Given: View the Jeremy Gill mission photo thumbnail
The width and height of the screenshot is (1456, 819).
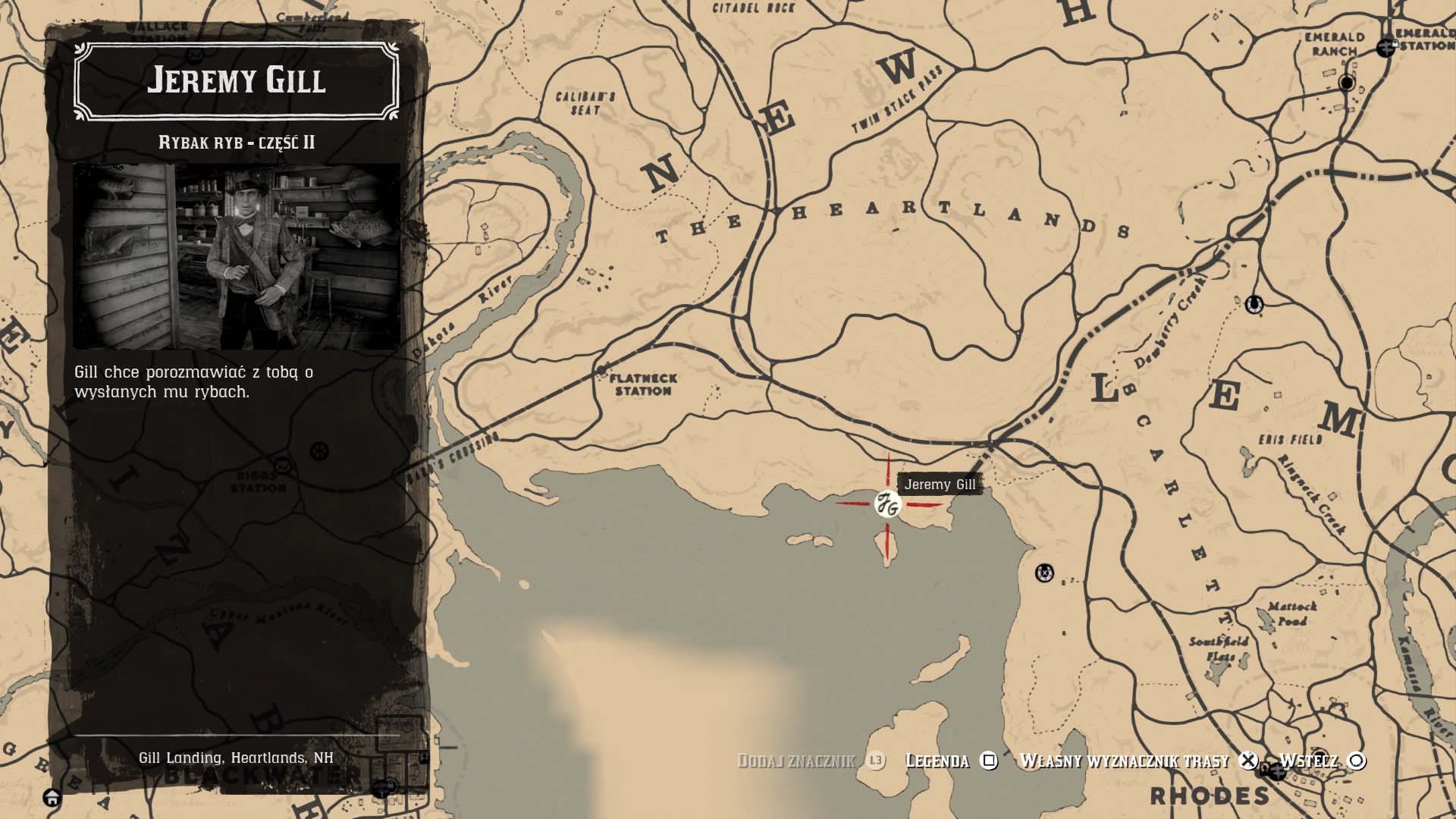Looking at the screenshot, I should pyautogui.click(x=237, y=256).
